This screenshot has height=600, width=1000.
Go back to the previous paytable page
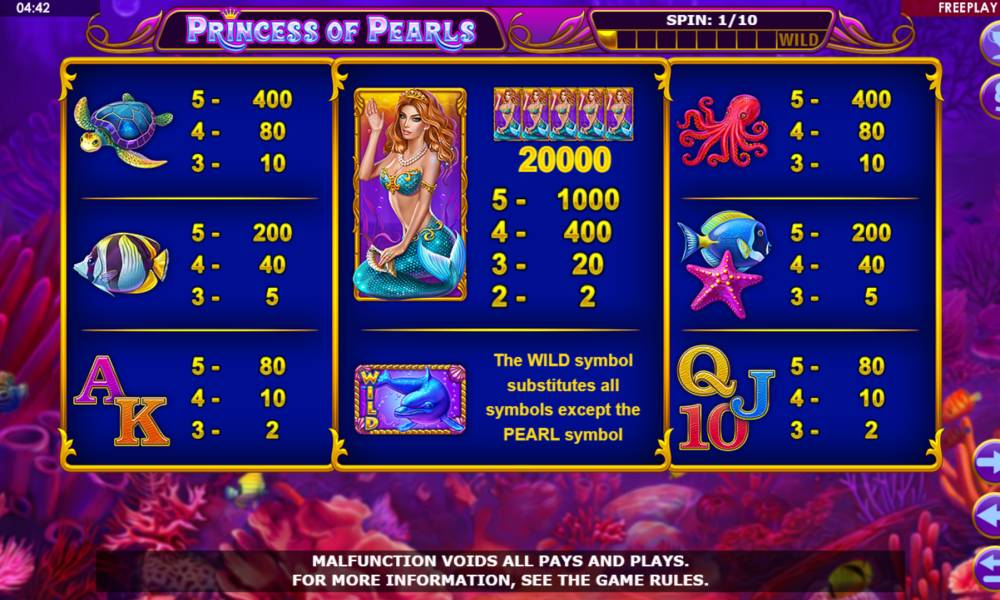coord(989,516)
